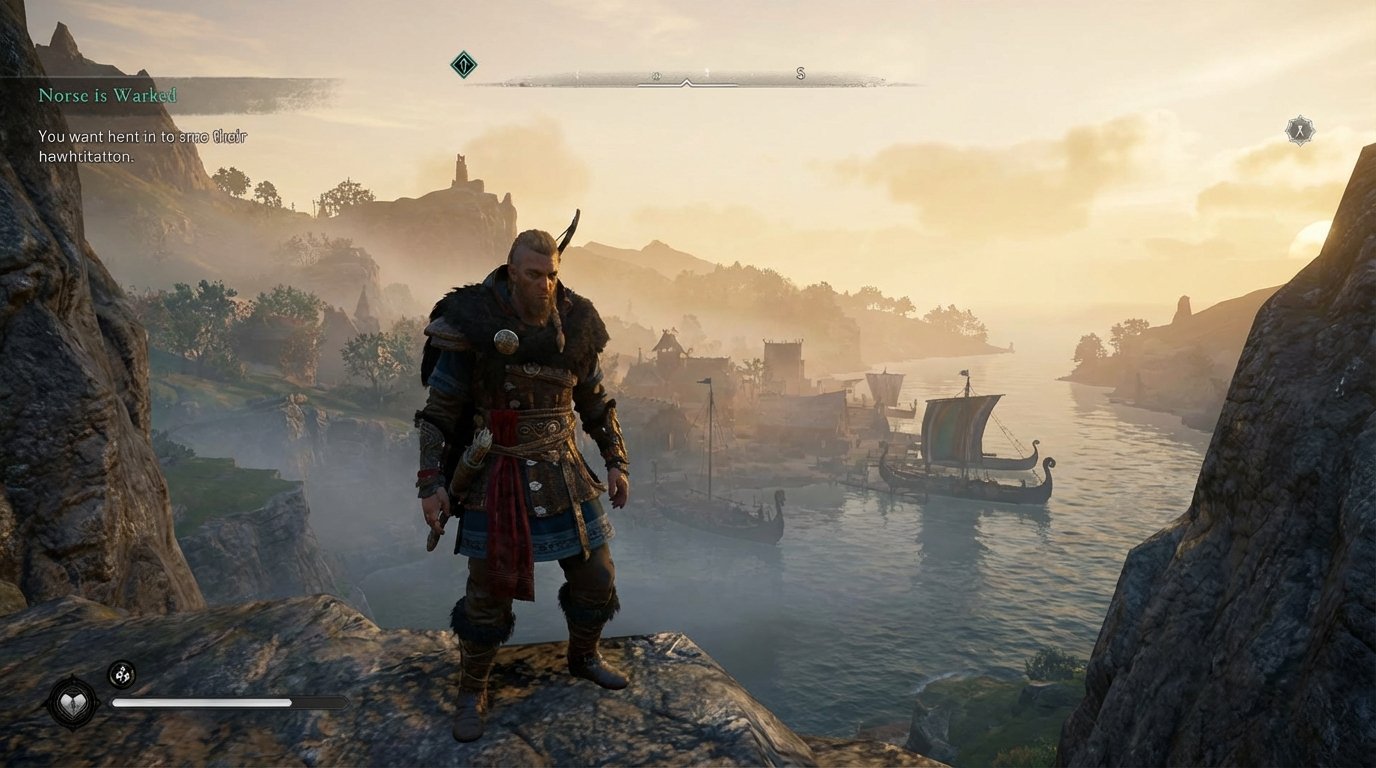Click the distance tick left of compass center

tap(578, 70)
